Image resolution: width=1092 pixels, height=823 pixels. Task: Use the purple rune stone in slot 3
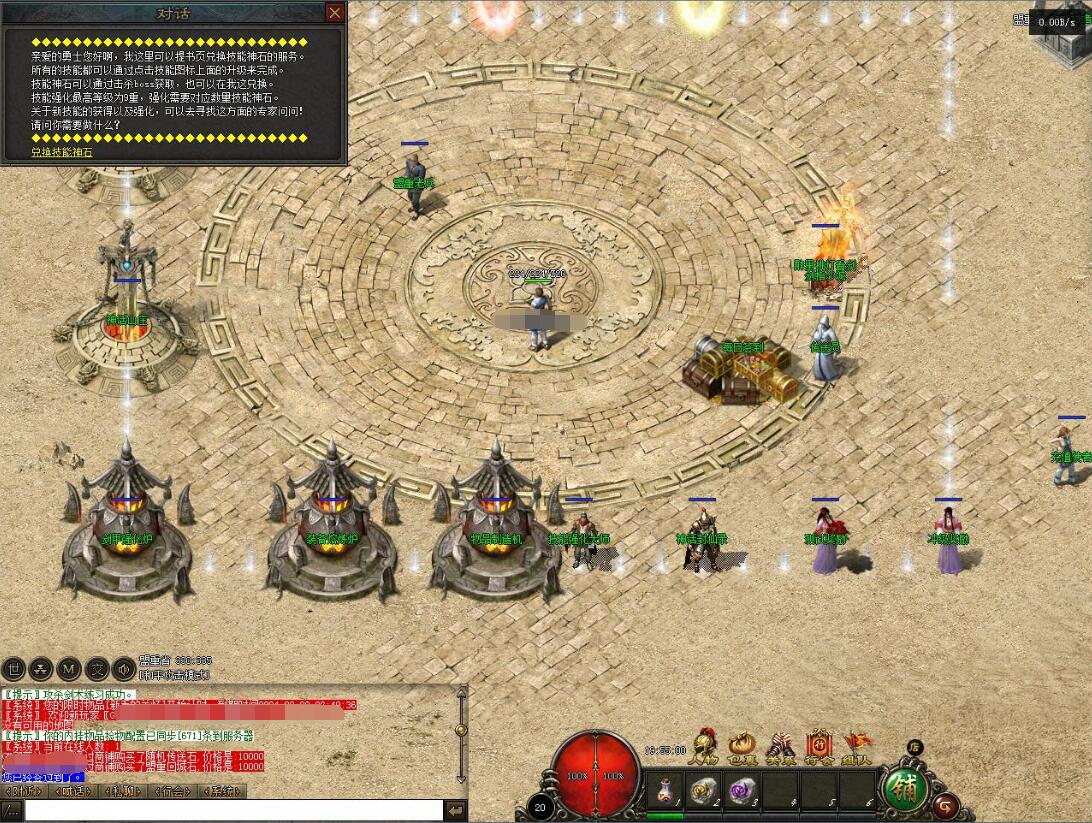click(x=740, y=791)
